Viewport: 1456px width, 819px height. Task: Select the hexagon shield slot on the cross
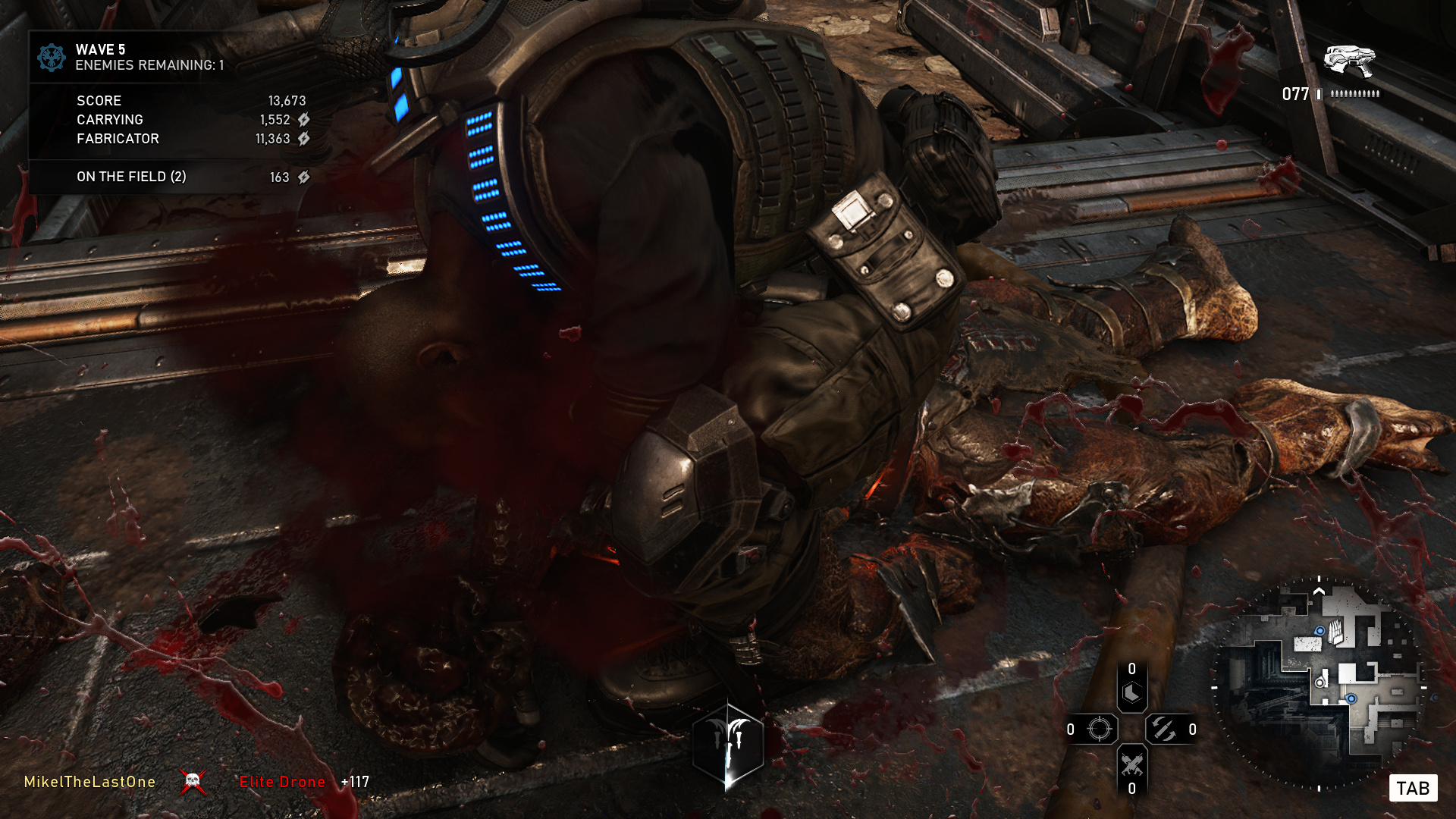pos(1131,693)
